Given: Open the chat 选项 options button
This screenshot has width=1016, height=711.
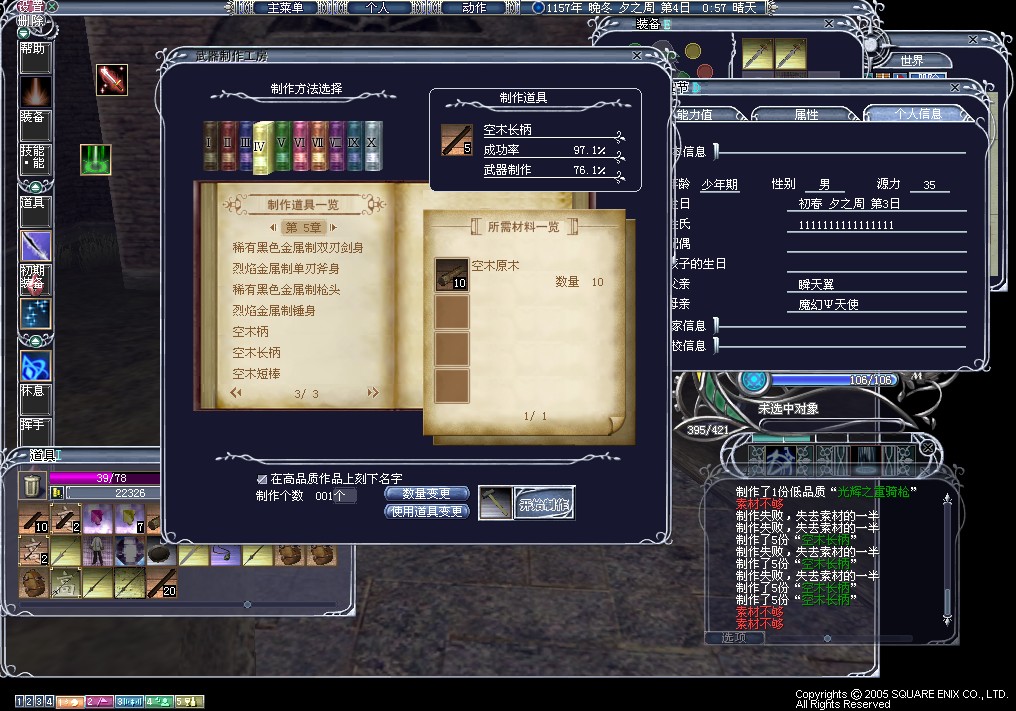Looking at the screenshot, I should [732, 637].
